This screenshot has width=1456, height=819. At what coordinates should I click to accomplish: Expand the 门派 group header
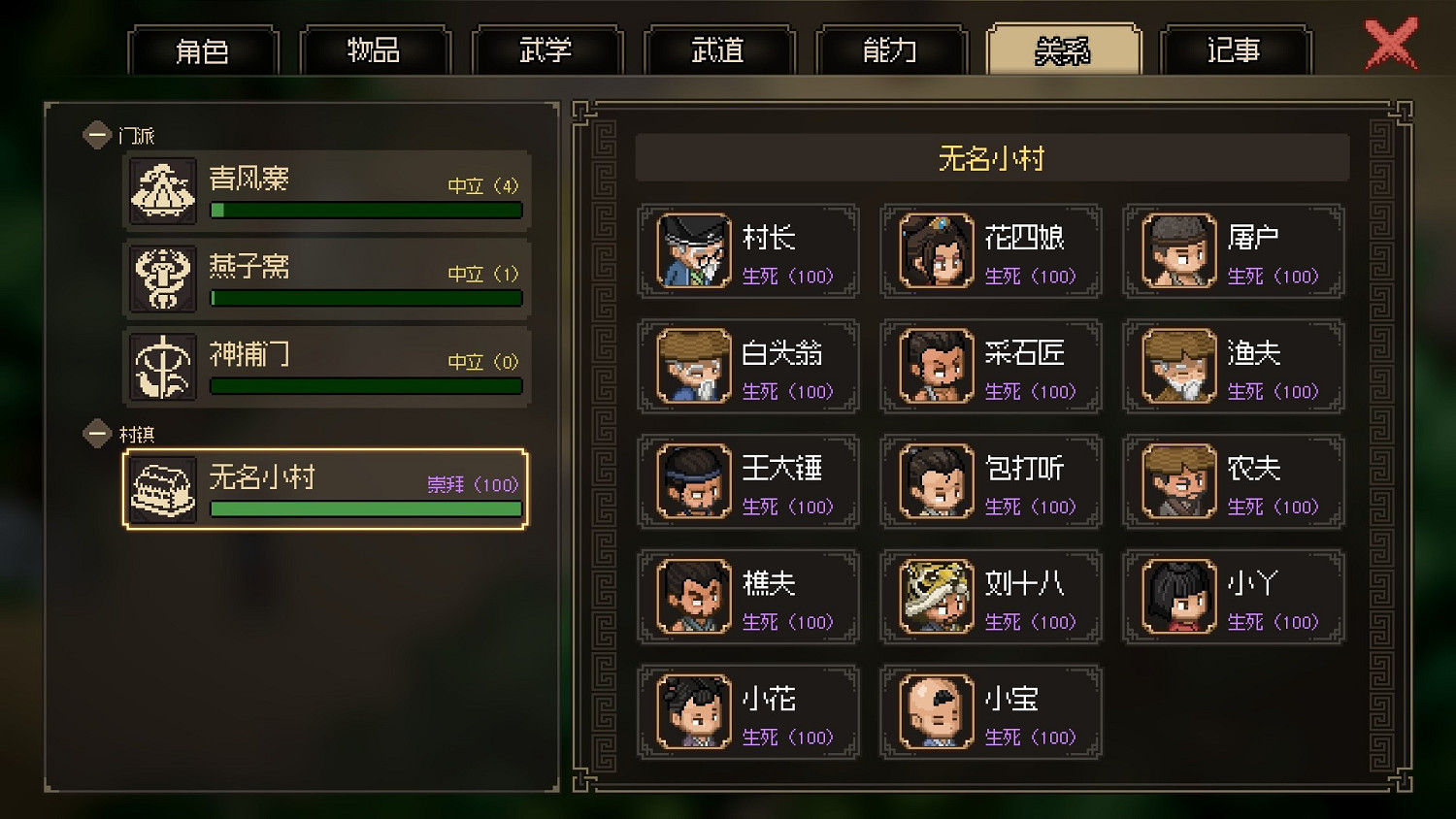96,134
